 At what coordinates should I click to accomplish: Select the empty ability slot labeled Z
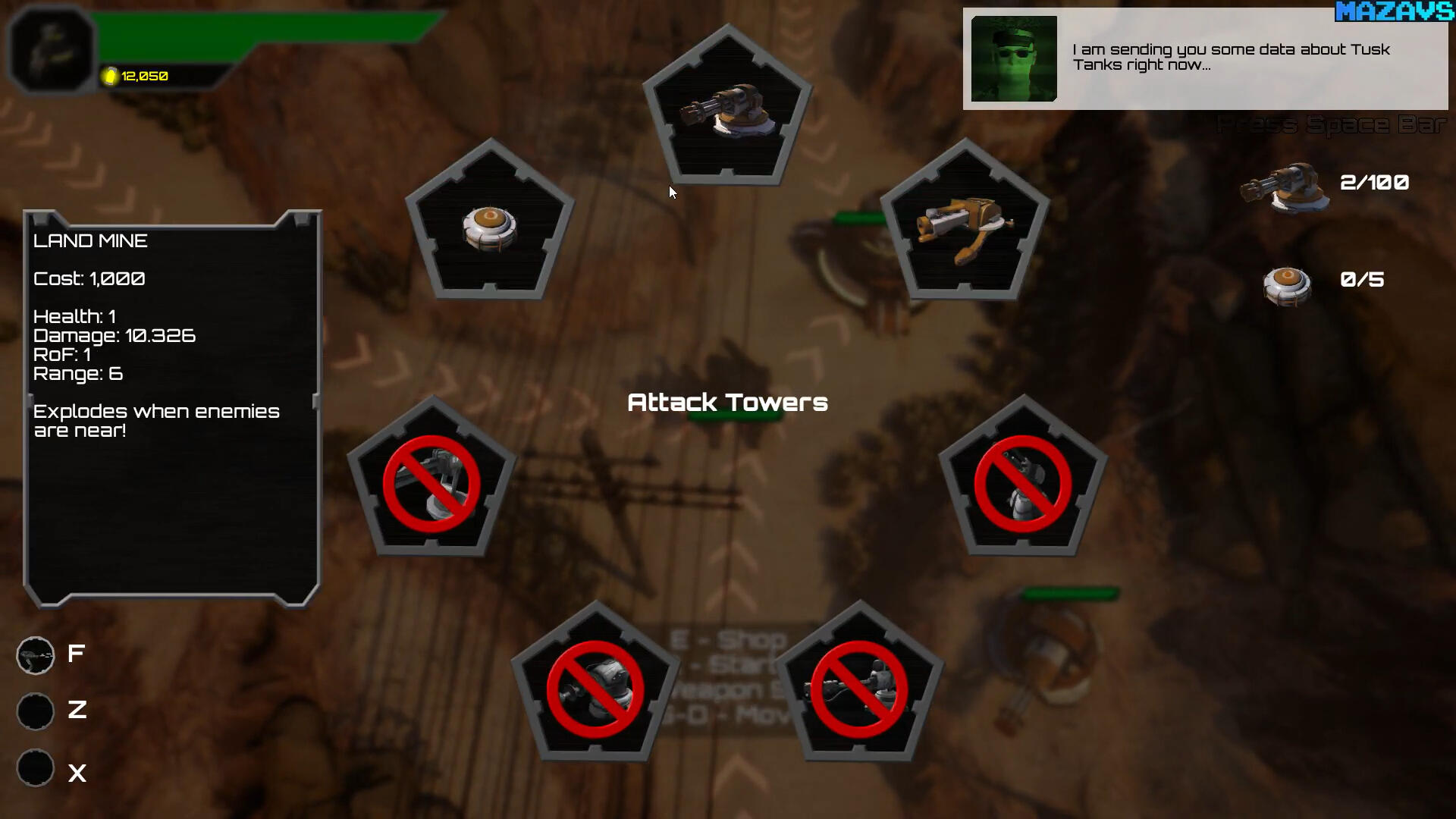36,711
